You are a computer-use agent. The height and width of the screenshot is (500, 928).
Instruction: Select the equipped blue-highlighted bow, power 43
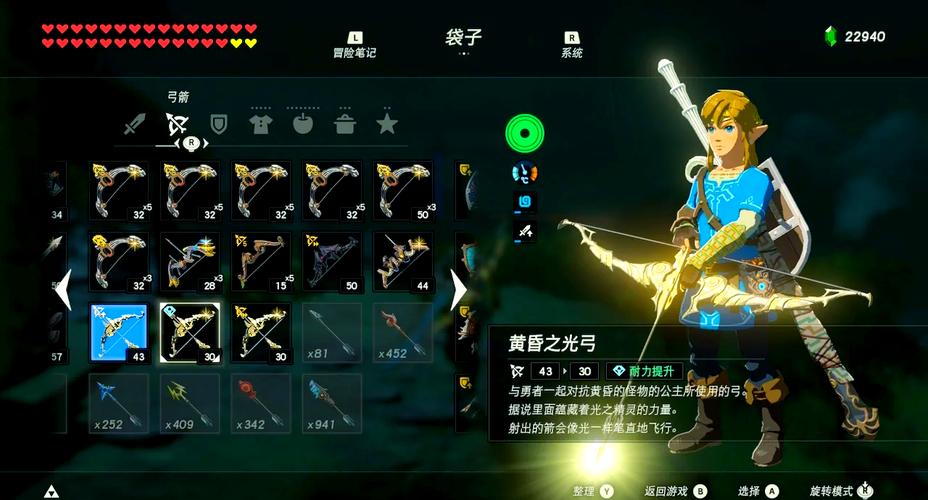coord(119,333)
